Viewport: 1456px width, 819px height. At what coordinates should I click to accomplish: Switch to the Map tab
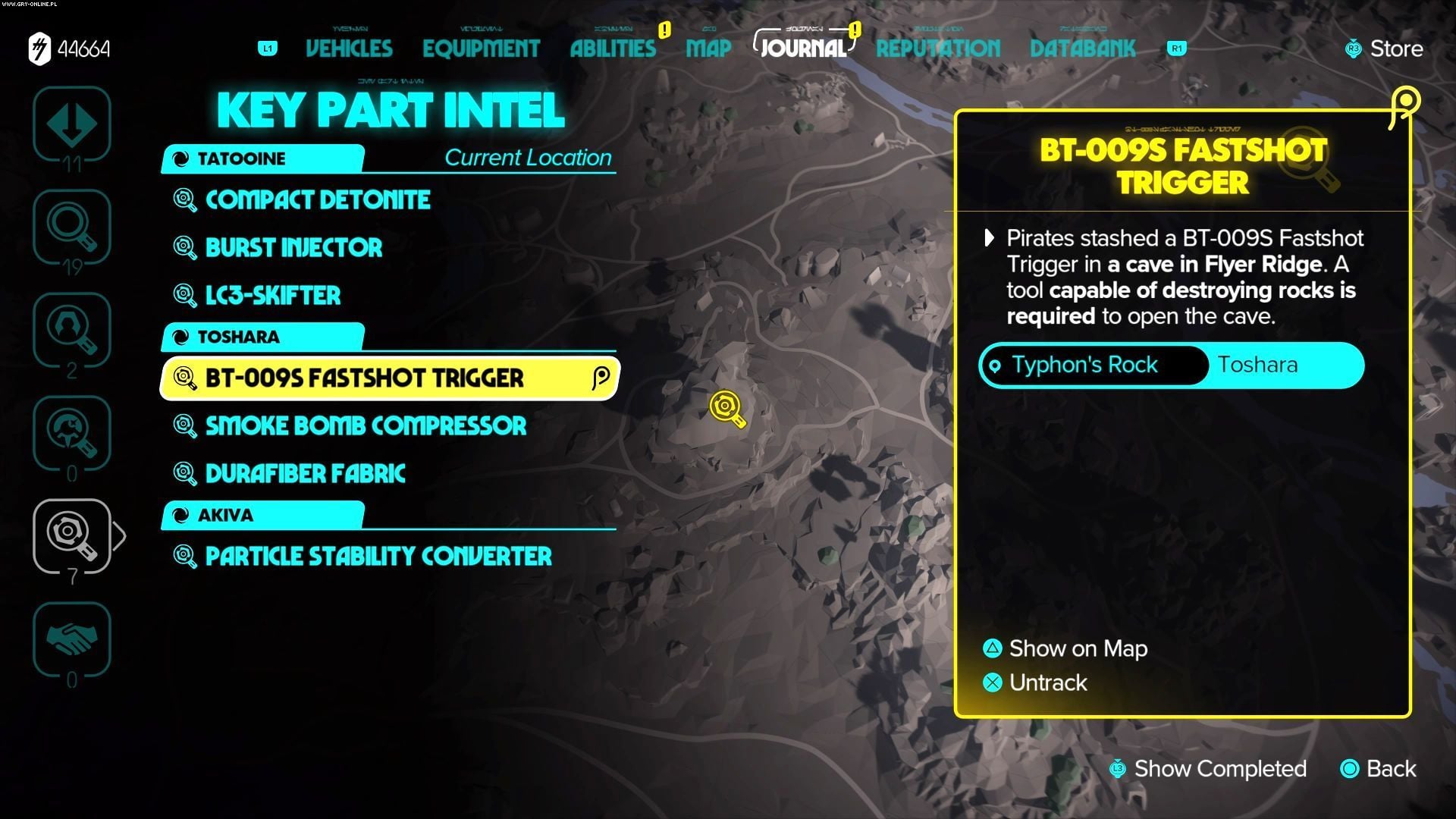coord(708,49)
